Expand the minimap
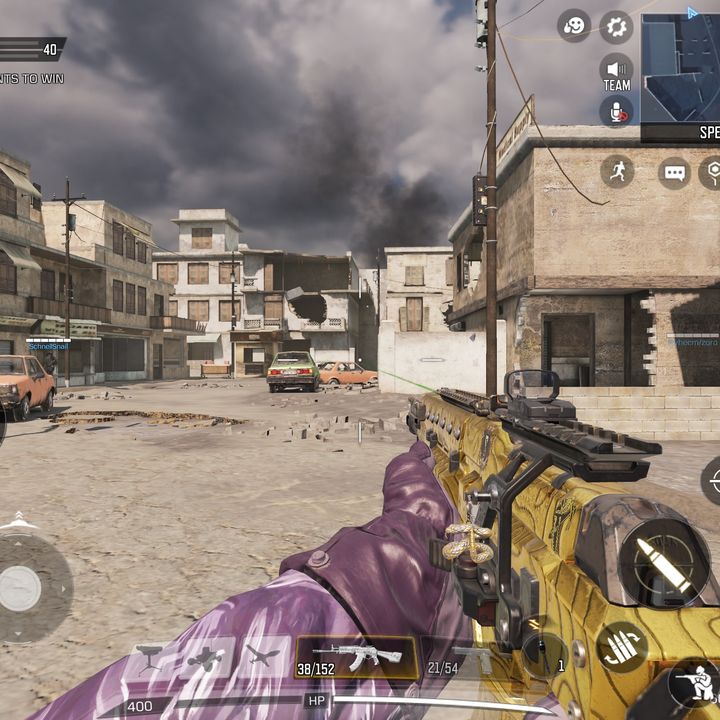This screenshot has height=720, width=720. pyautogui.click(x=680, y=68)
